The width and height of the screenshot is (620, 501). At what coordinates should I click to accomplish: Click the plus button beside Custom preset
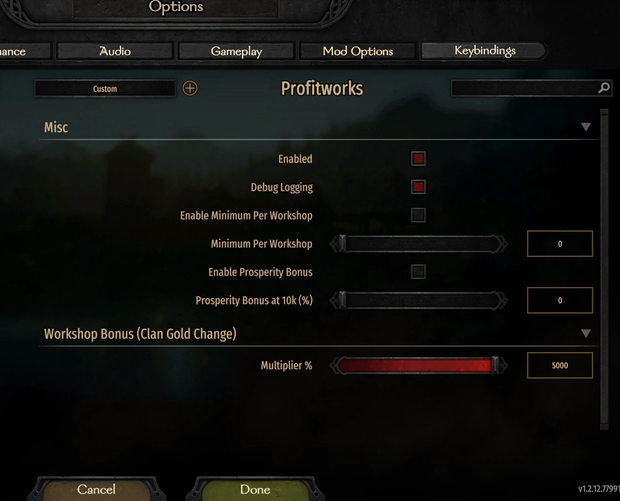190,88
